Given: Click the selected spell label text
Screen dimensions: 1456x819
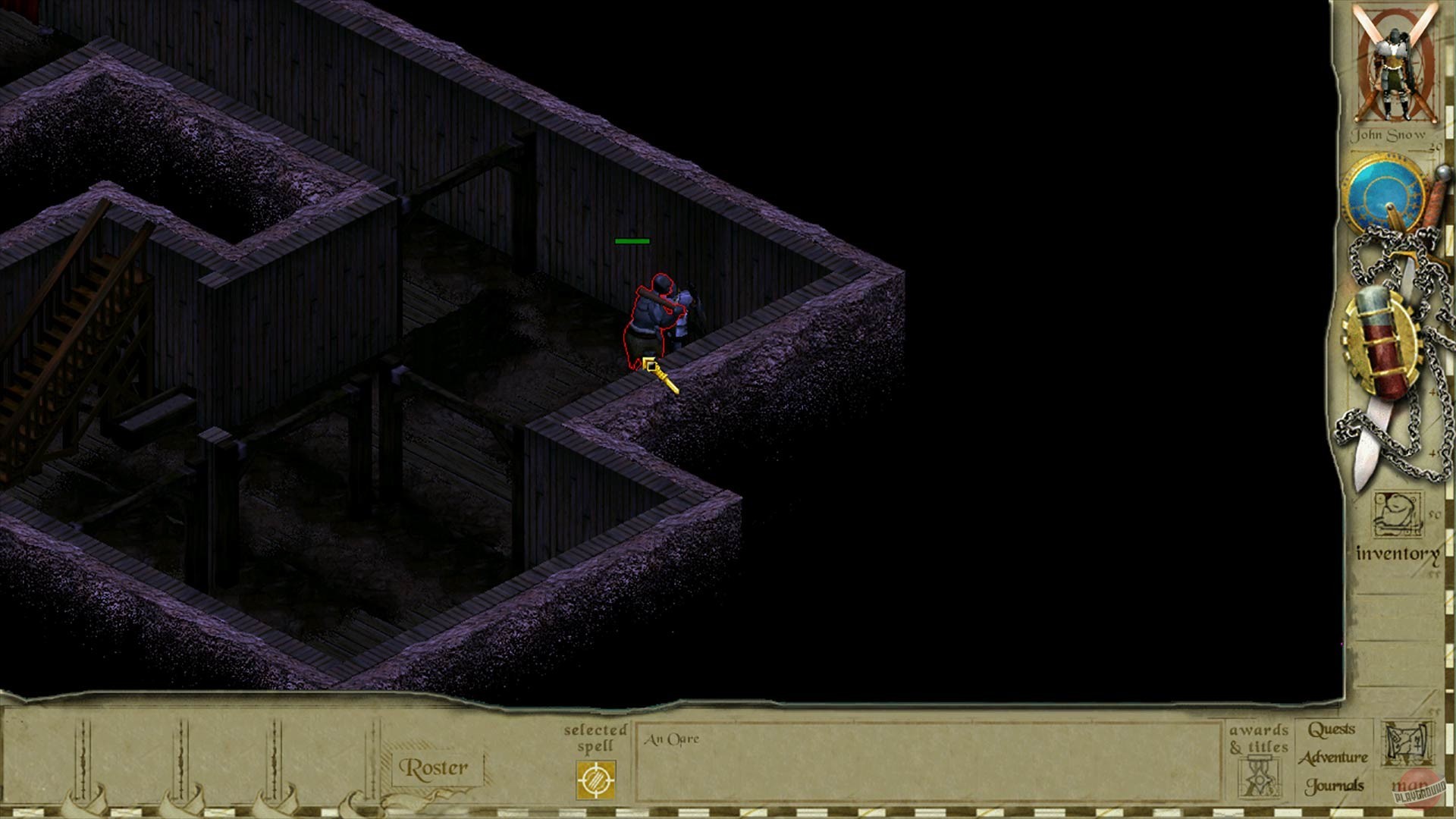Looking at the screenshot, I should coord(595,739).
